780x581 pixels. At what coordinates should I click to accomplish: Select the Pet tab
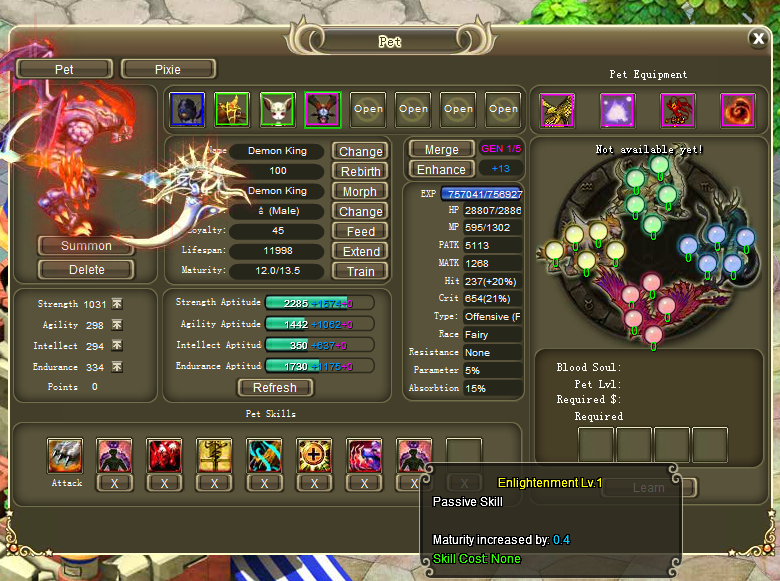[64, 69]
